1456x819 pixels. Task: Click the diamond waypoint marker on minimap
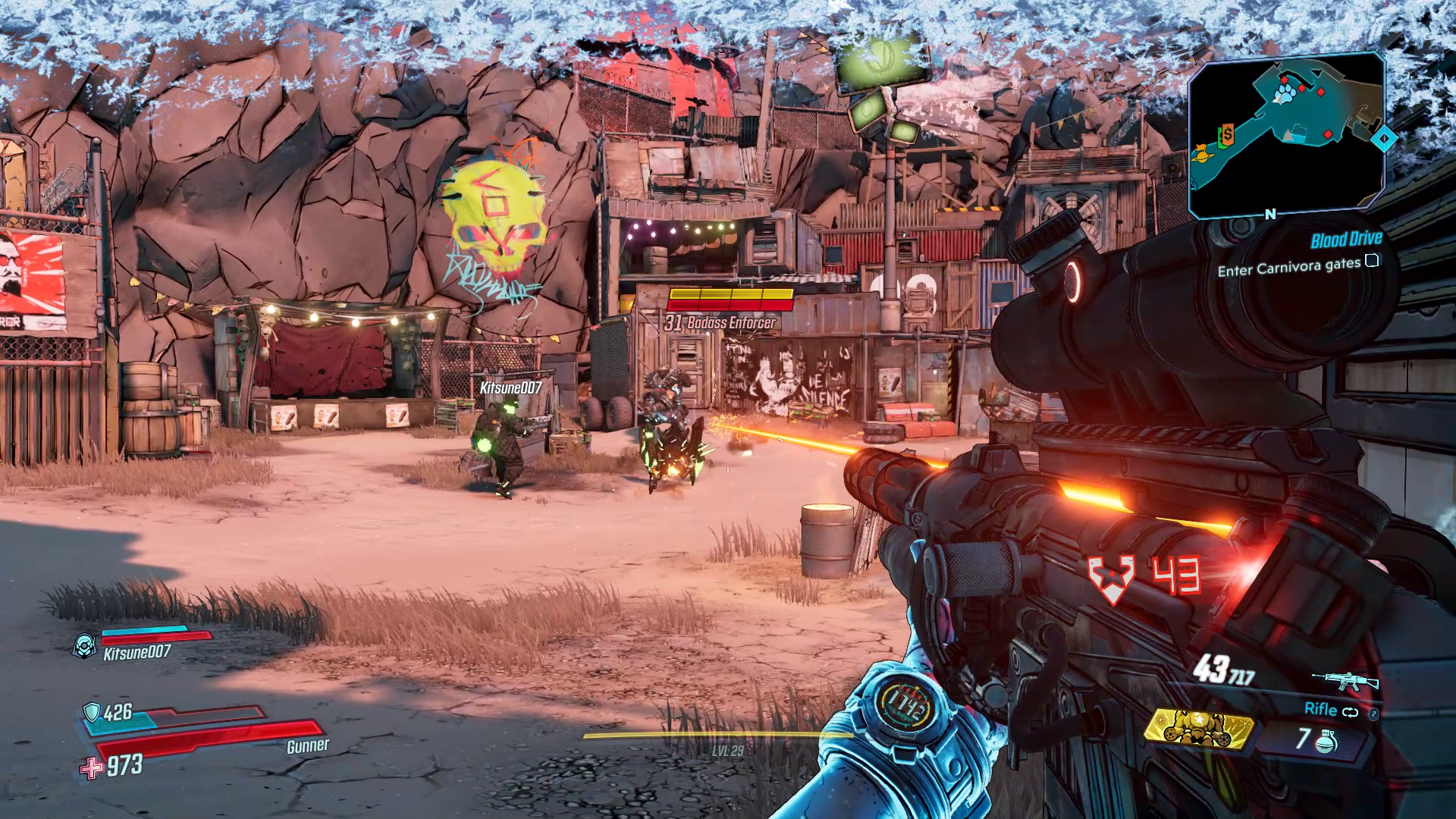coord(1385,139)
